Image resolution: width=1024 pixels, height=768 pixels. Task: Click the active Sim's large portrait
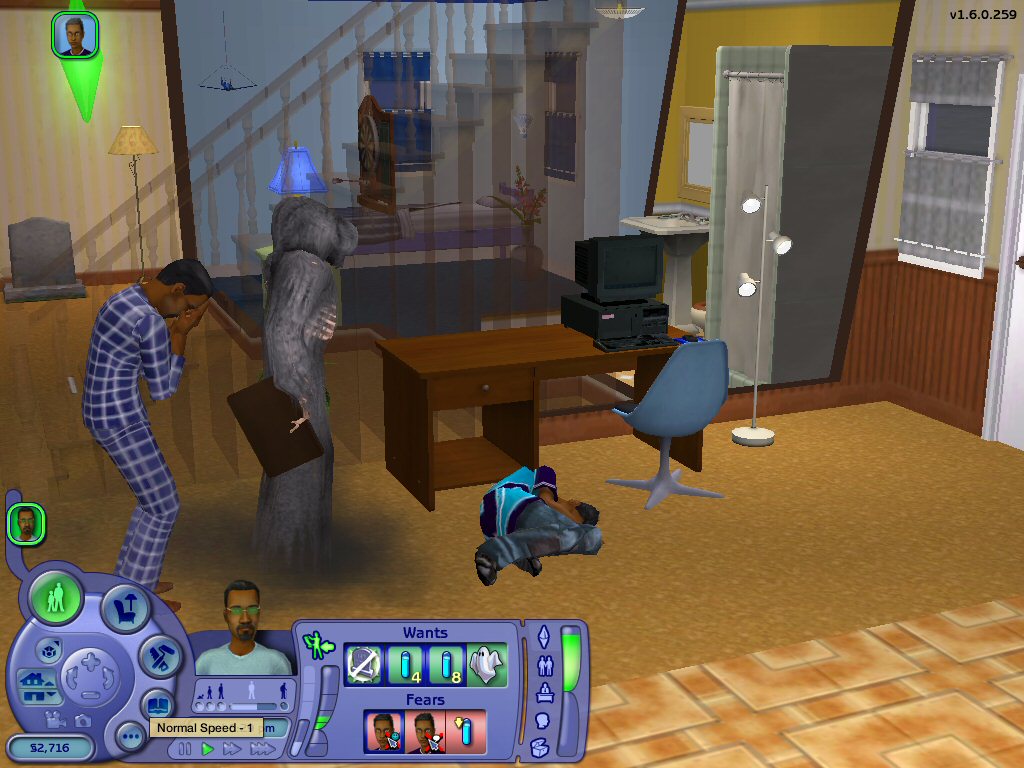click(243, 627)
